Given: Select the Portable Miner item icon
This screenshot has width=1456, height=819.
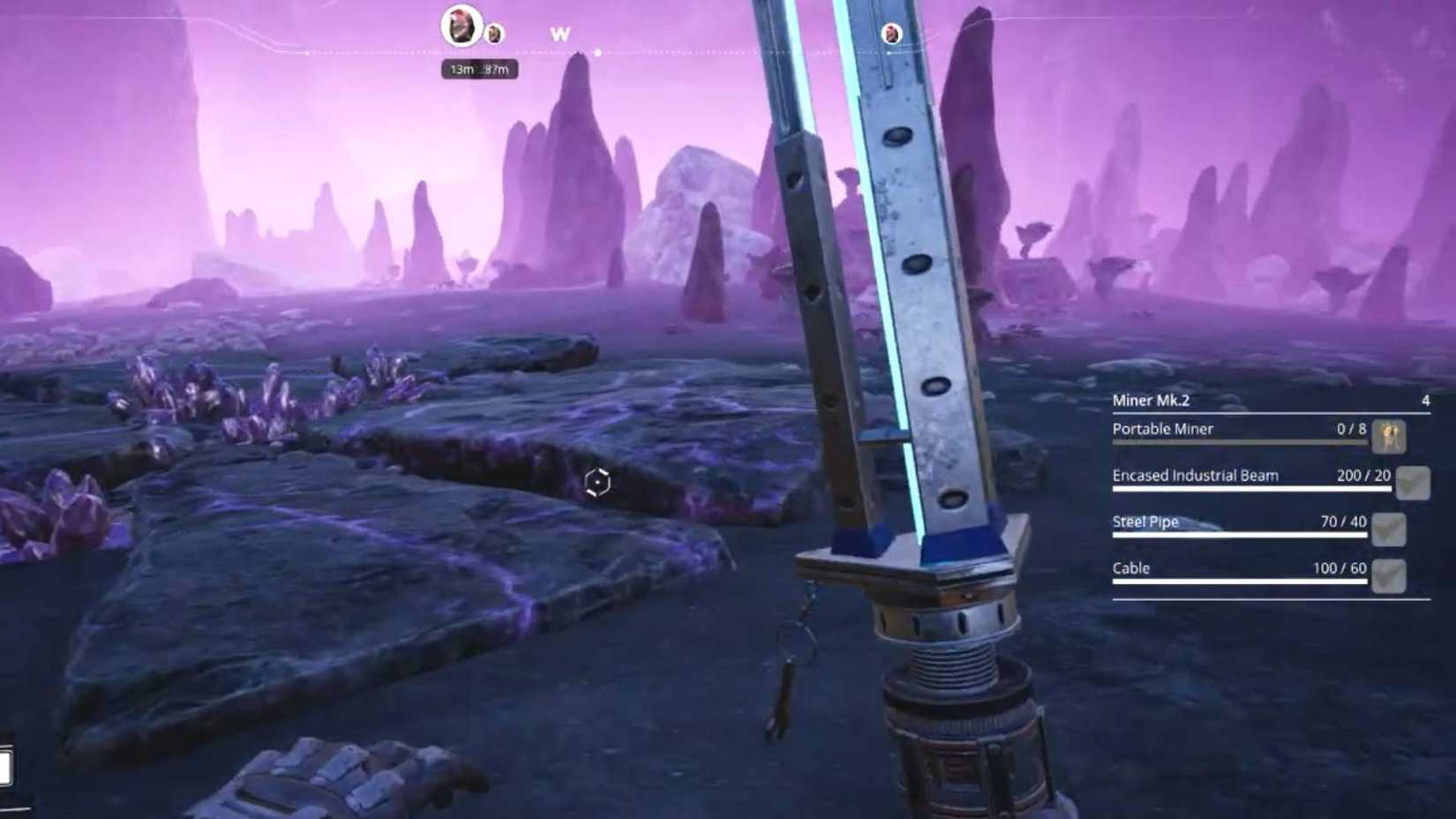Looking at the screenshot, I should (1389, 436).
